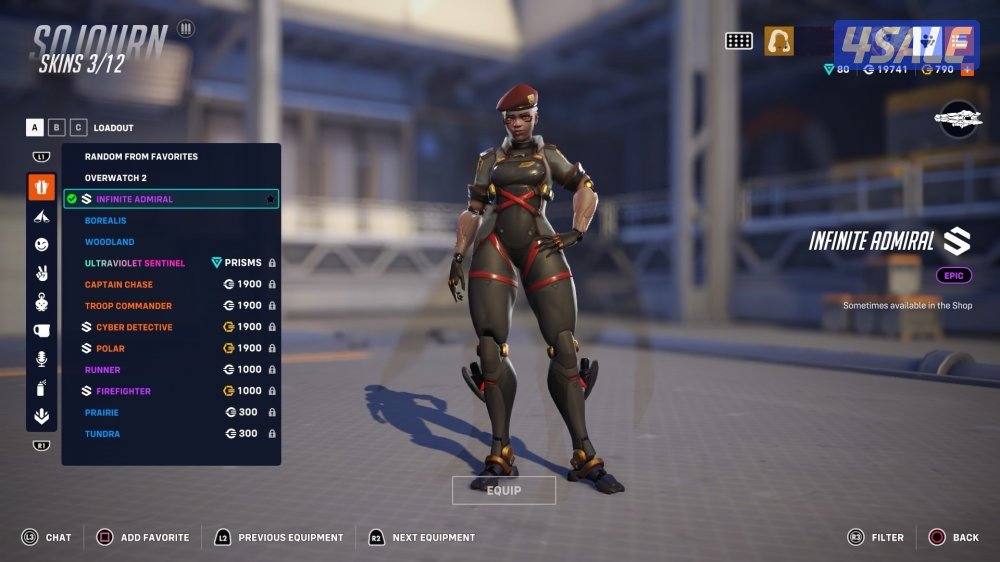Select the Troop Commander skin
The image size is (1000, 562).
(x=128, y=306)
